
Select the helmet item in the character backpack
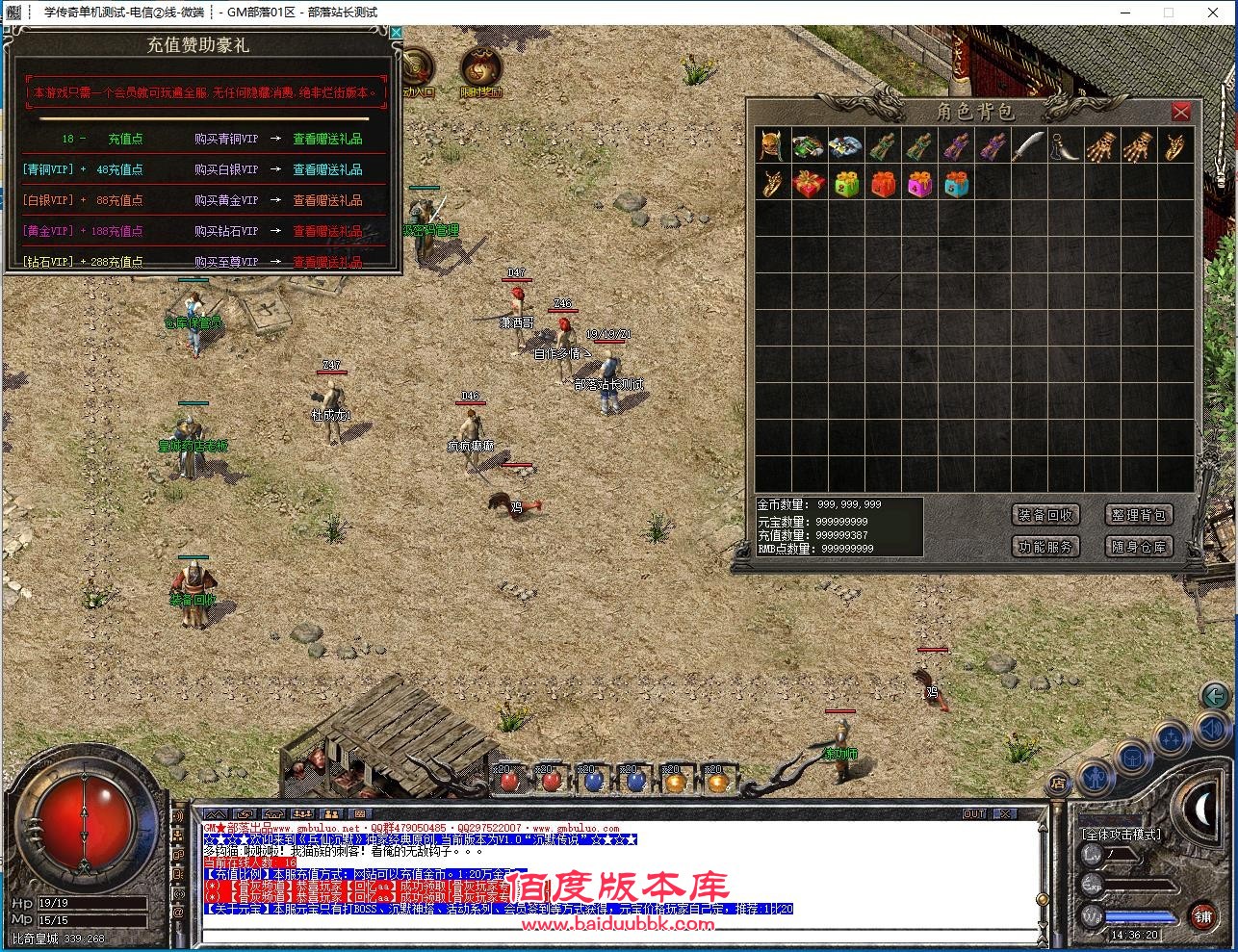click(771, 144)
